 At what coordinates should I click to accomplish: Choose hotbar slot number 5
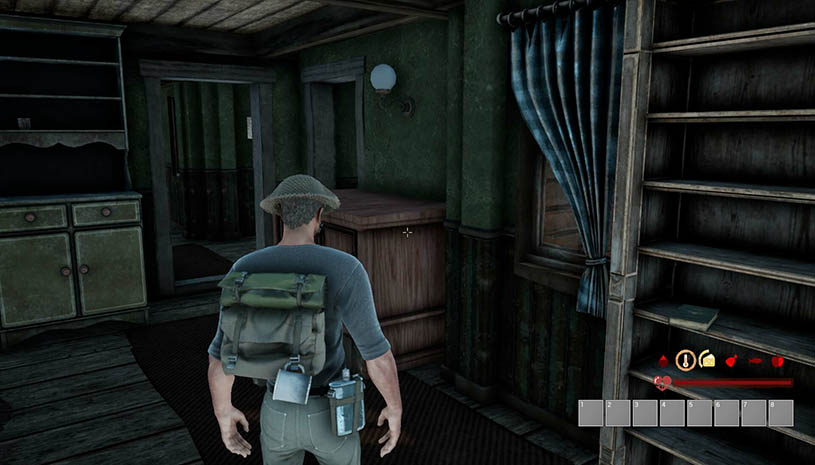pos(700,413)
